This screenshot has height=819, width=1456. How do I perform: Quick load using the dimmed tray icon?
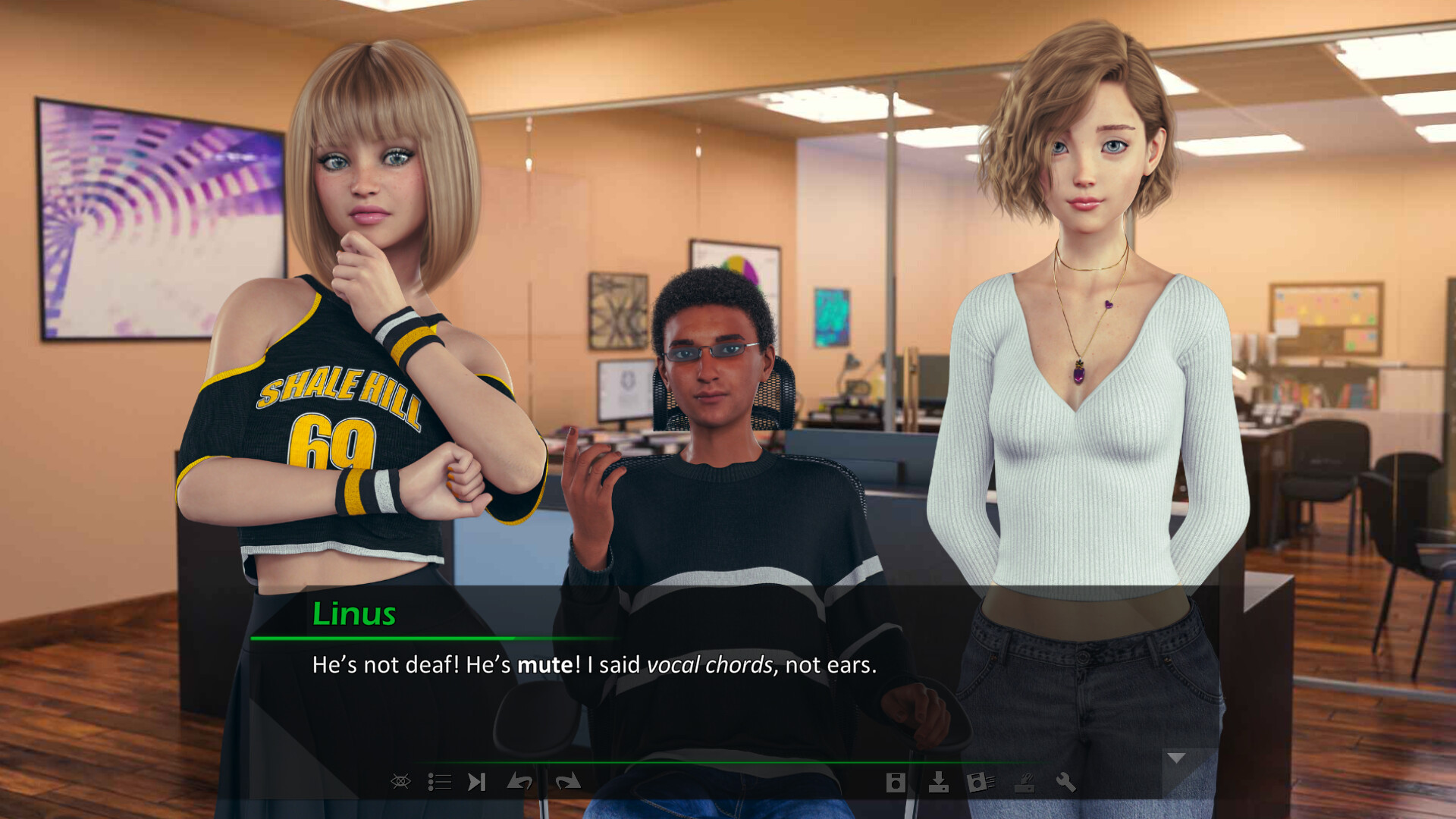(1025, 783)
